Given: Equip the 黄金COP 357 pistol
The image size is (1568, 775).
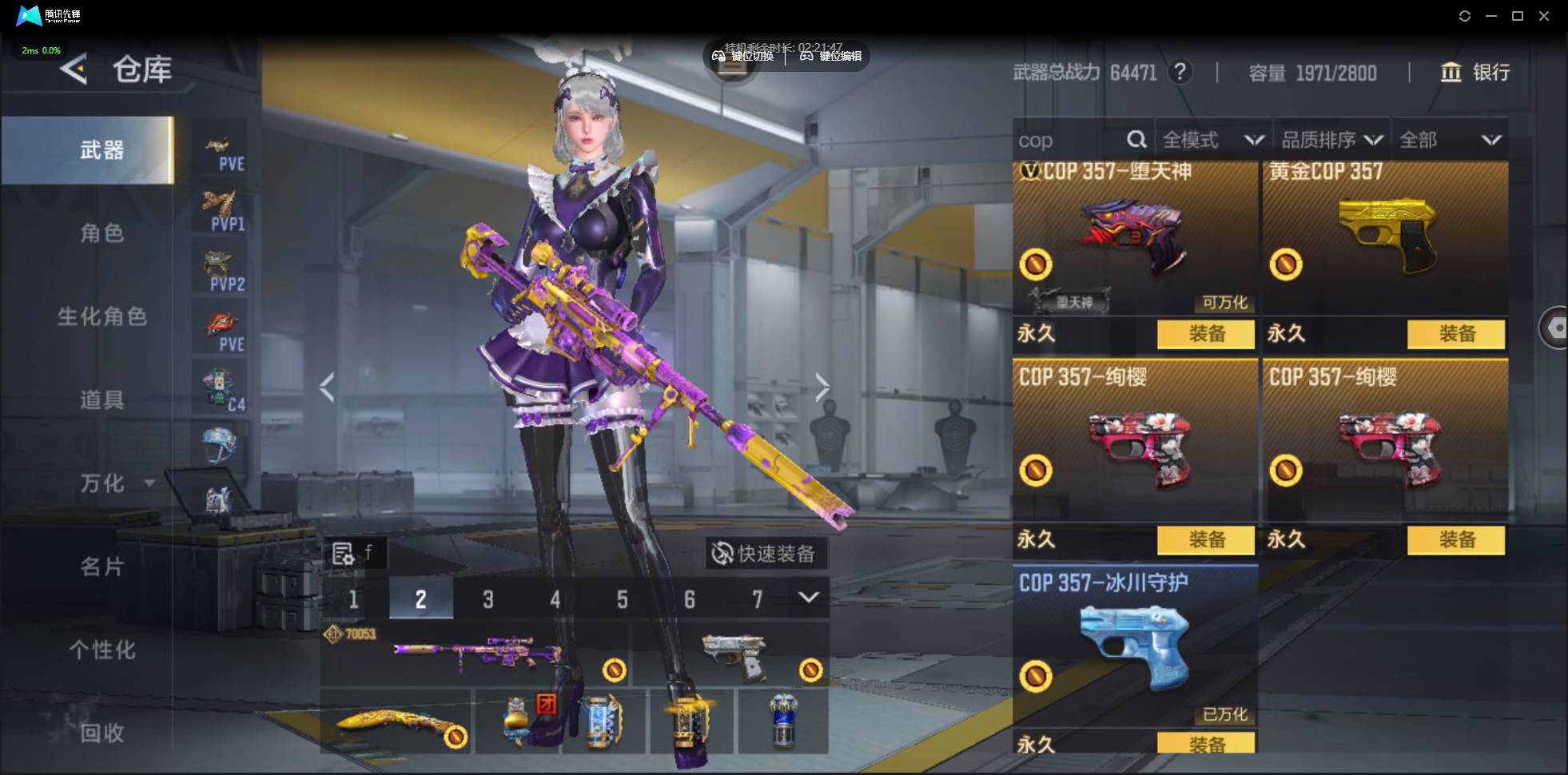Looking at the screenshot, I should point(1455,334).
